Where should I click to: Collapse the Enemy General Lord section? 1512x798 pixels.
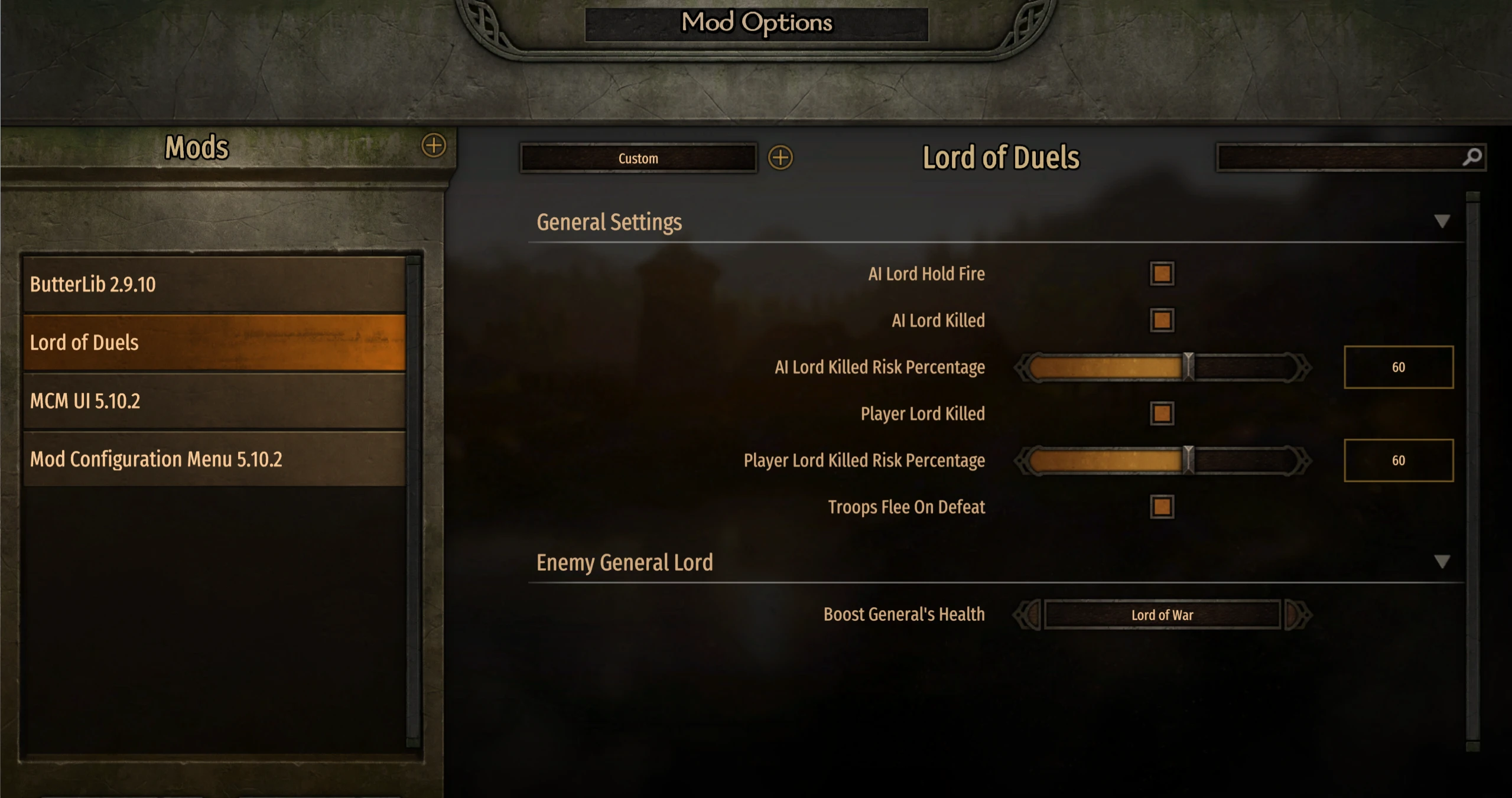[x=1442, y=562]
